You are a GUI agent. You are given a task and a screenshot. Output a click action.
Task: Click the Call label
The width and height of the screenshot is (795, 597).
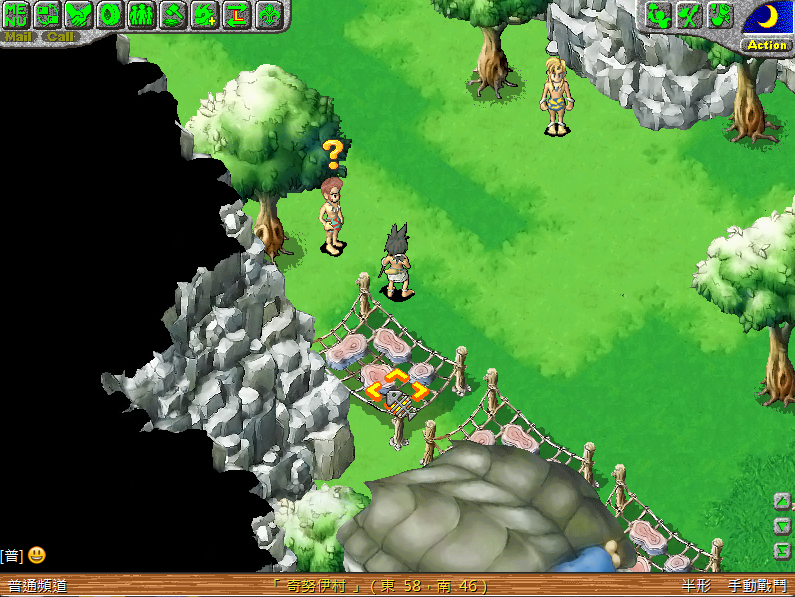[60, 37]
